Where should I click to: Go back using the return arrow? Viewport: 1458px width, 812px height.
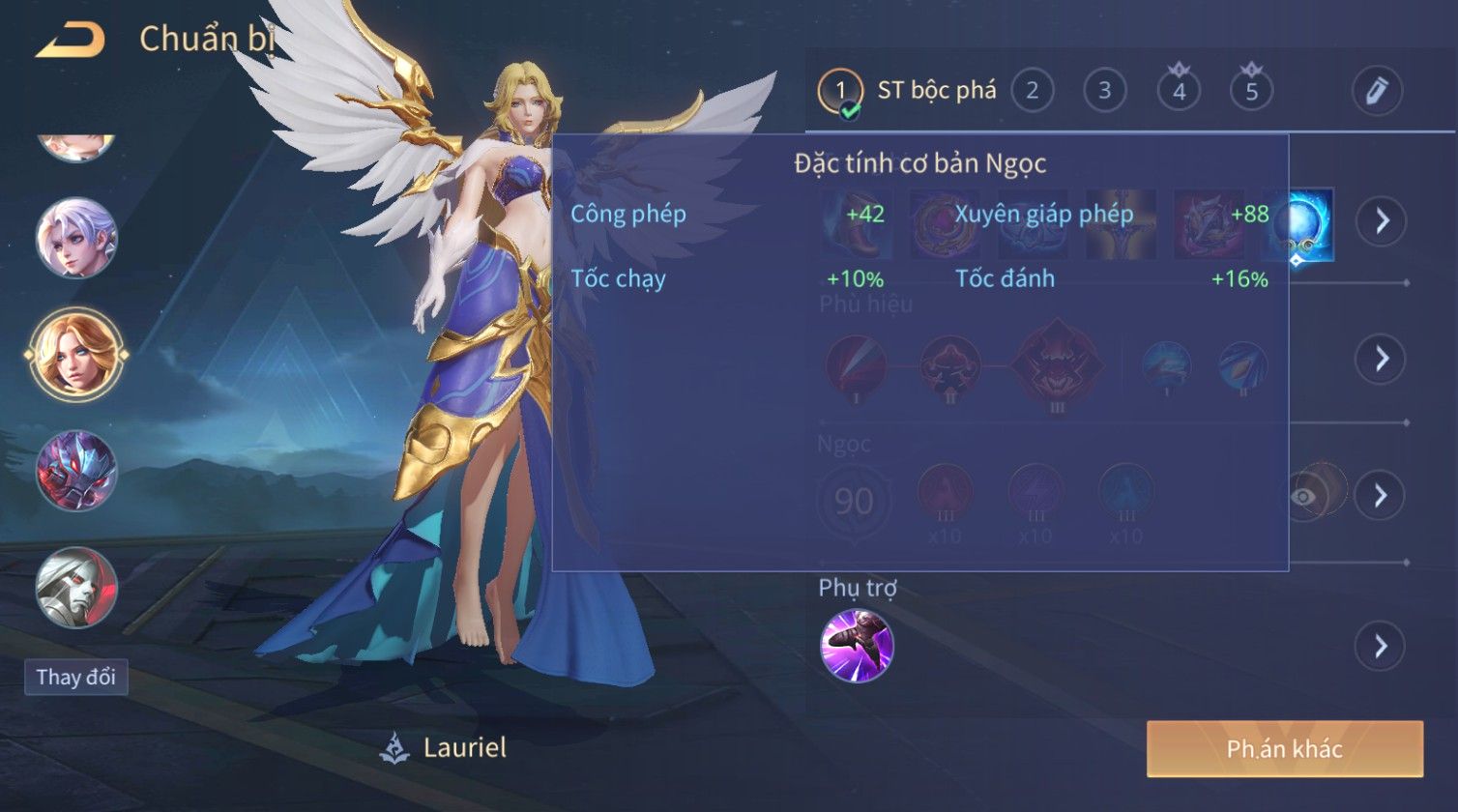[71, 41]
